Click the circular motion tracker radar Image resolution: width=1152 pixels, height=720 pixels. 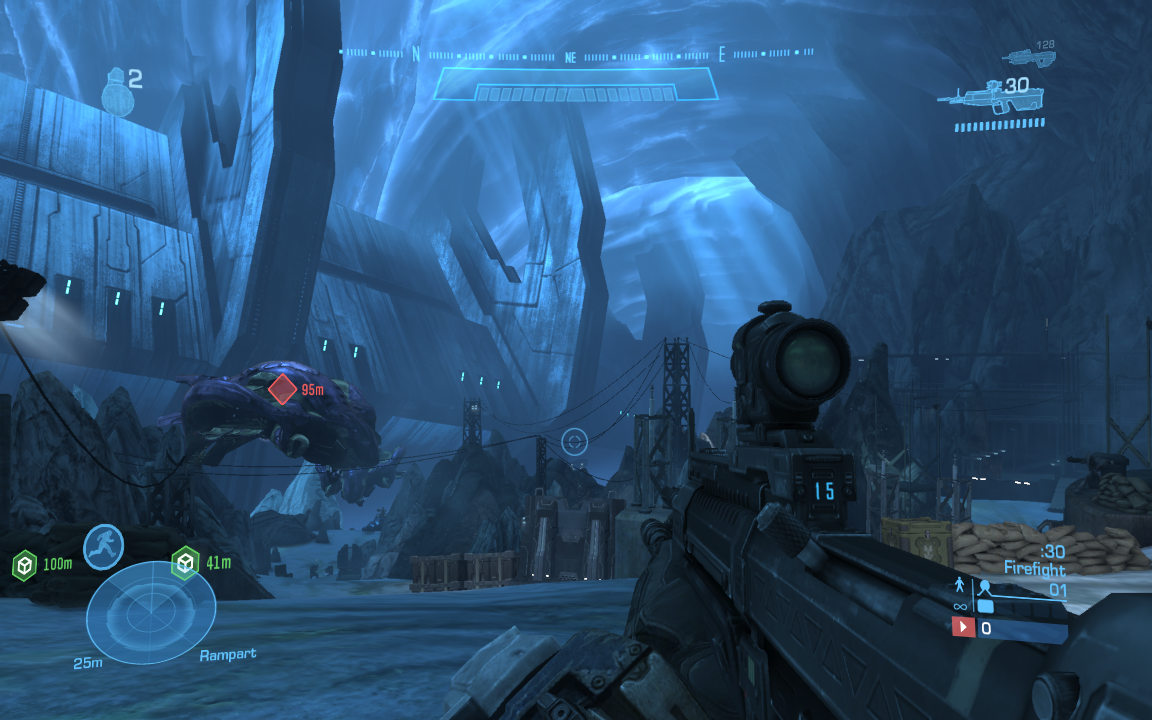[150, 612]
